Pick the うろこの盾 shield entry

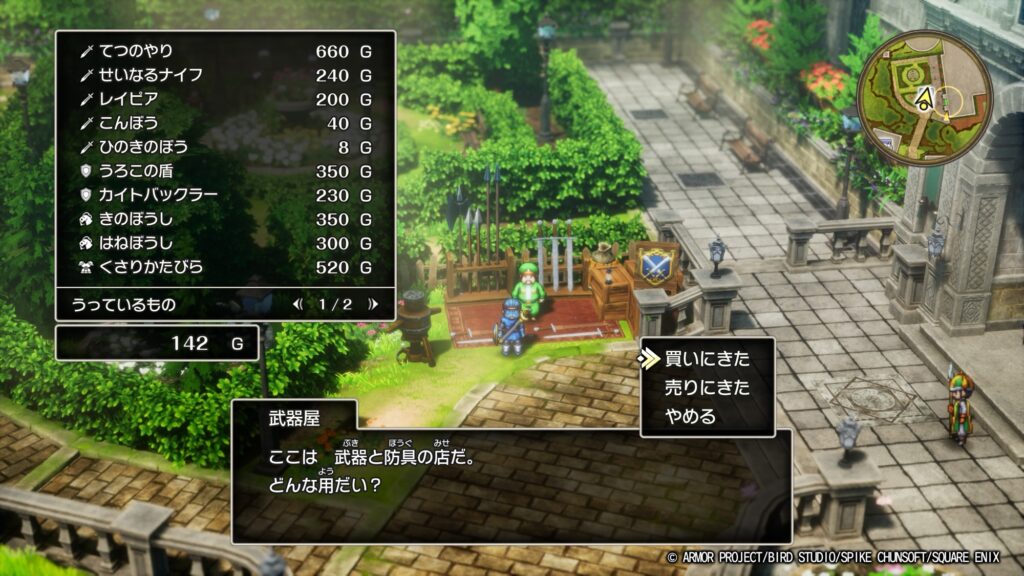click(226, 171)
